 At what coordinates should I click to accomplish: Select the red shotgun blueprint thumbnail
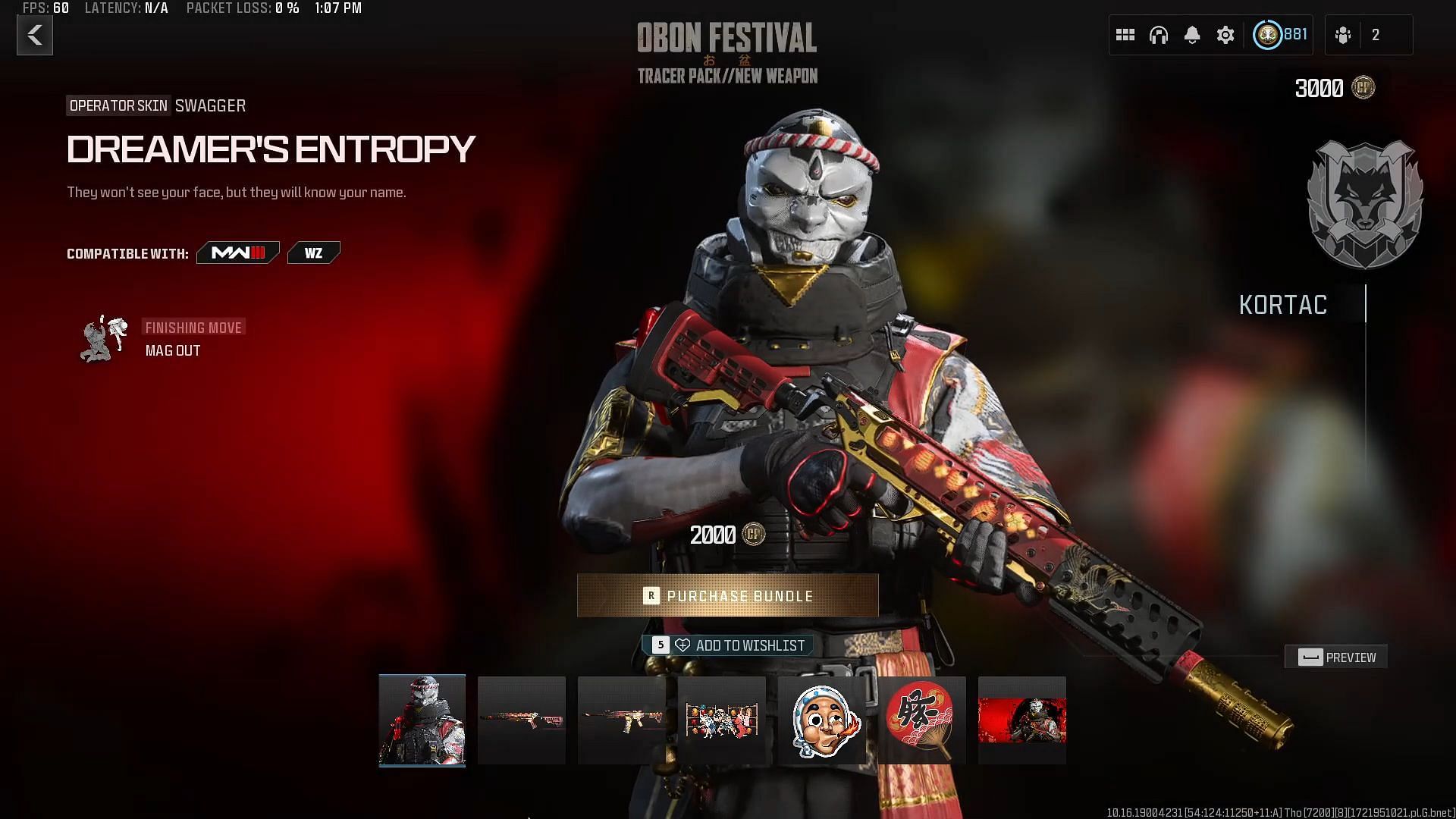pos(522,720)
